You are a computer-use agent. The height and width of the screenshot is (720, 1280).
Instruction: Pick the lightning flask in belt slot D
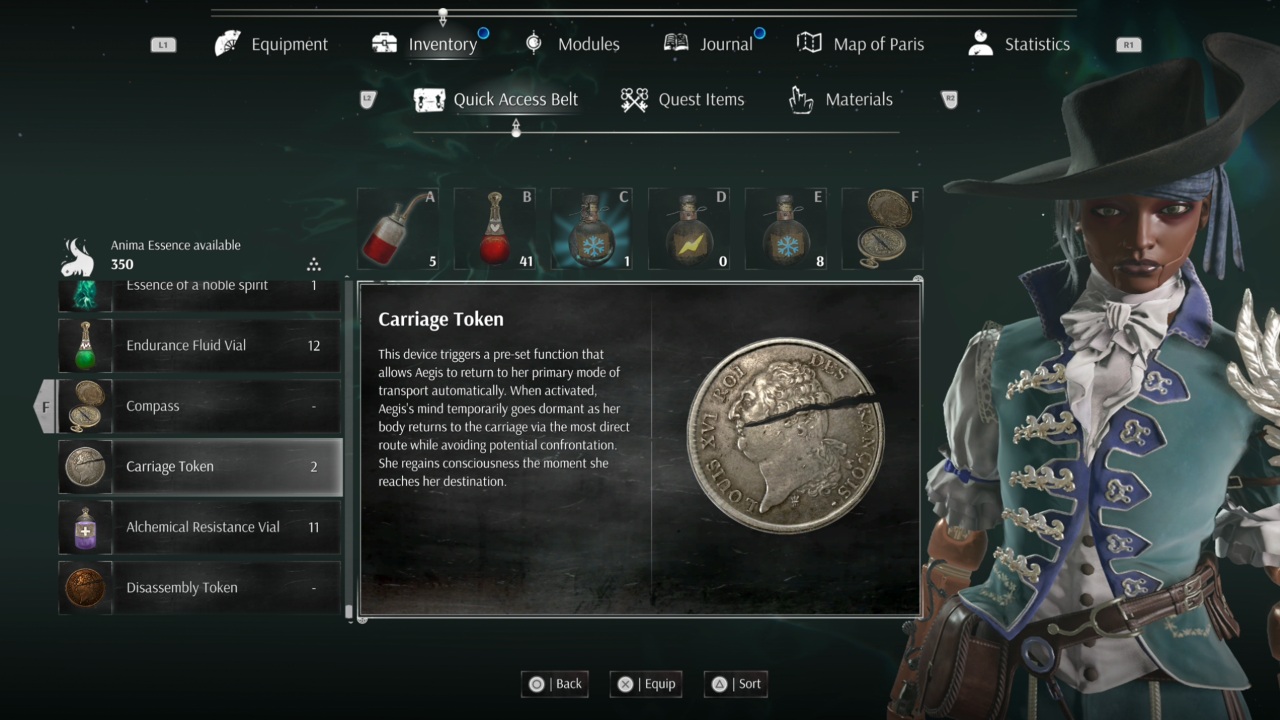point(688,229)
